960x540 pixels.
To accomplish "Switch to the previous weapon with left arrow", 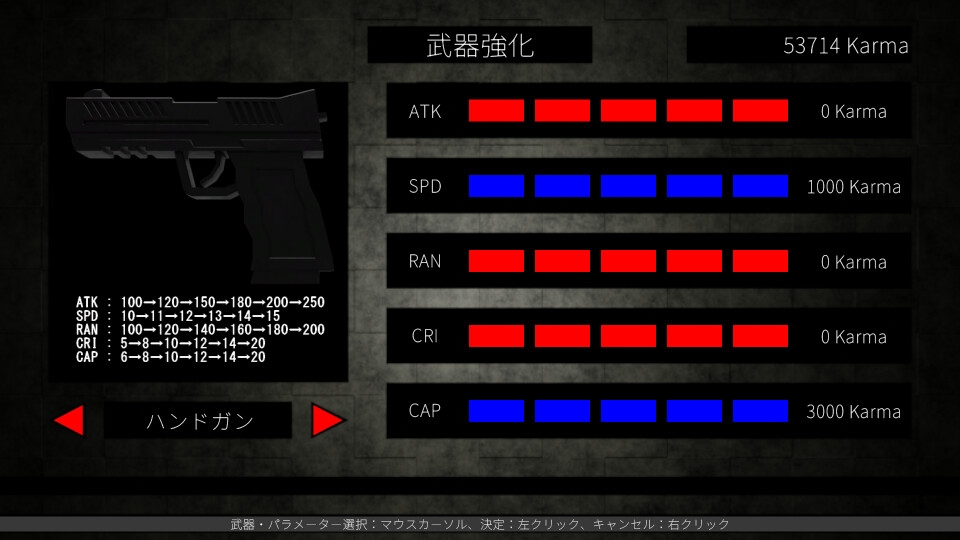I will (x=69, y=421).
